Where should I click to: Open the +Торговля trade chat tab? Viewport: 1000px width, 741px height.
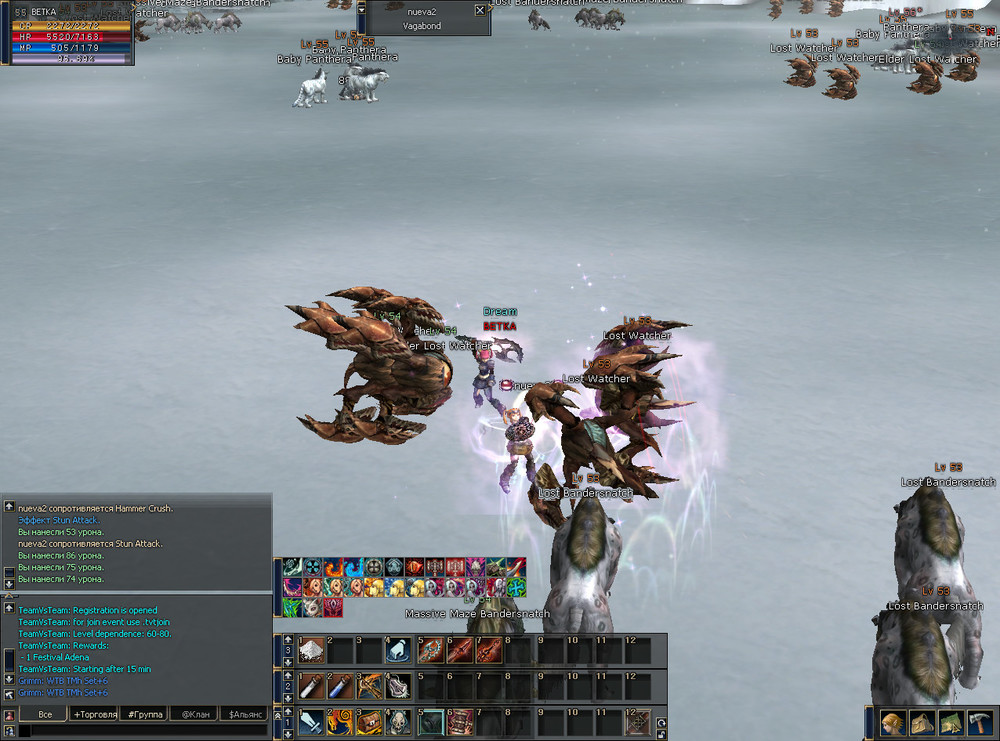[93, 715]
